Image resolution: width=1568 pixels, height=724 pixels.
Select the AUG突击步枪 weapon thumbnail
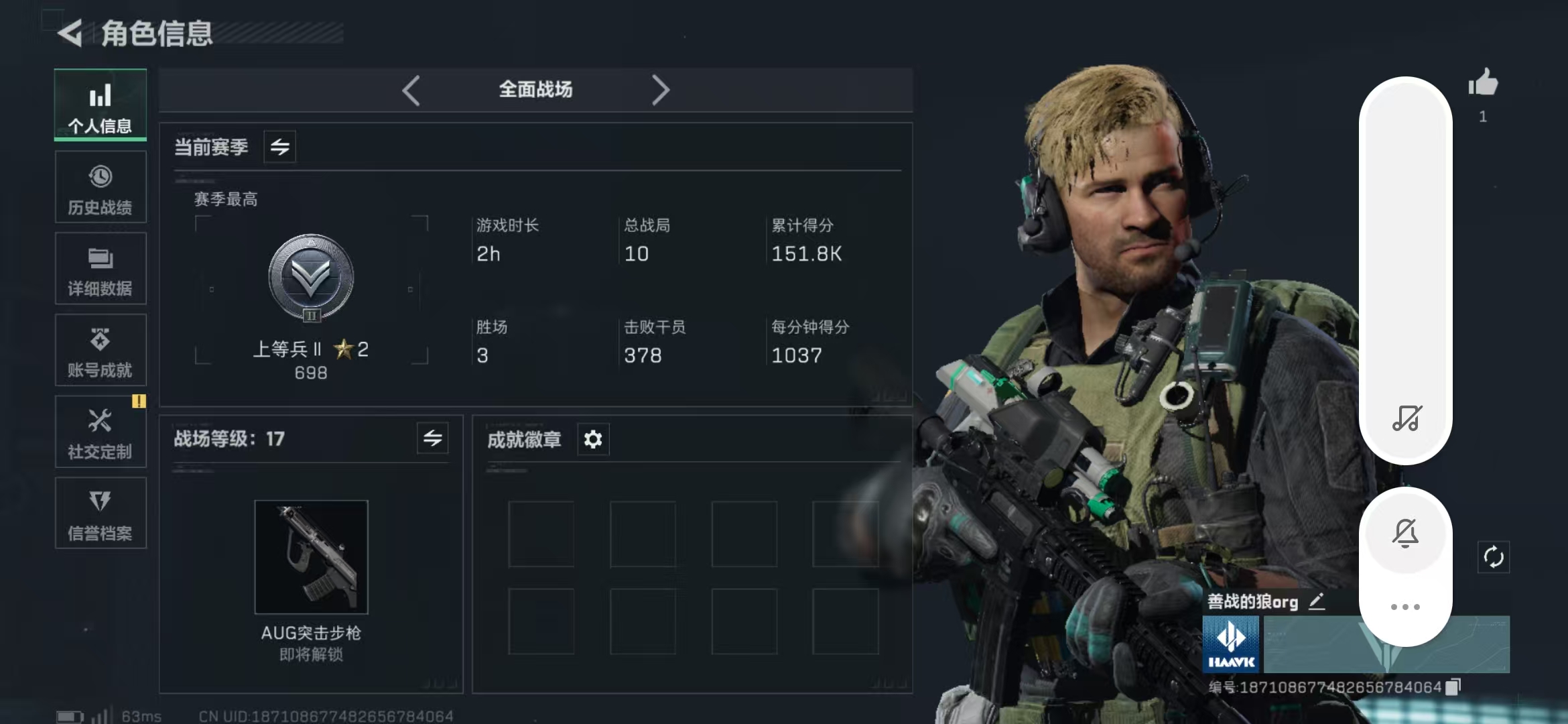pos(311,557)
